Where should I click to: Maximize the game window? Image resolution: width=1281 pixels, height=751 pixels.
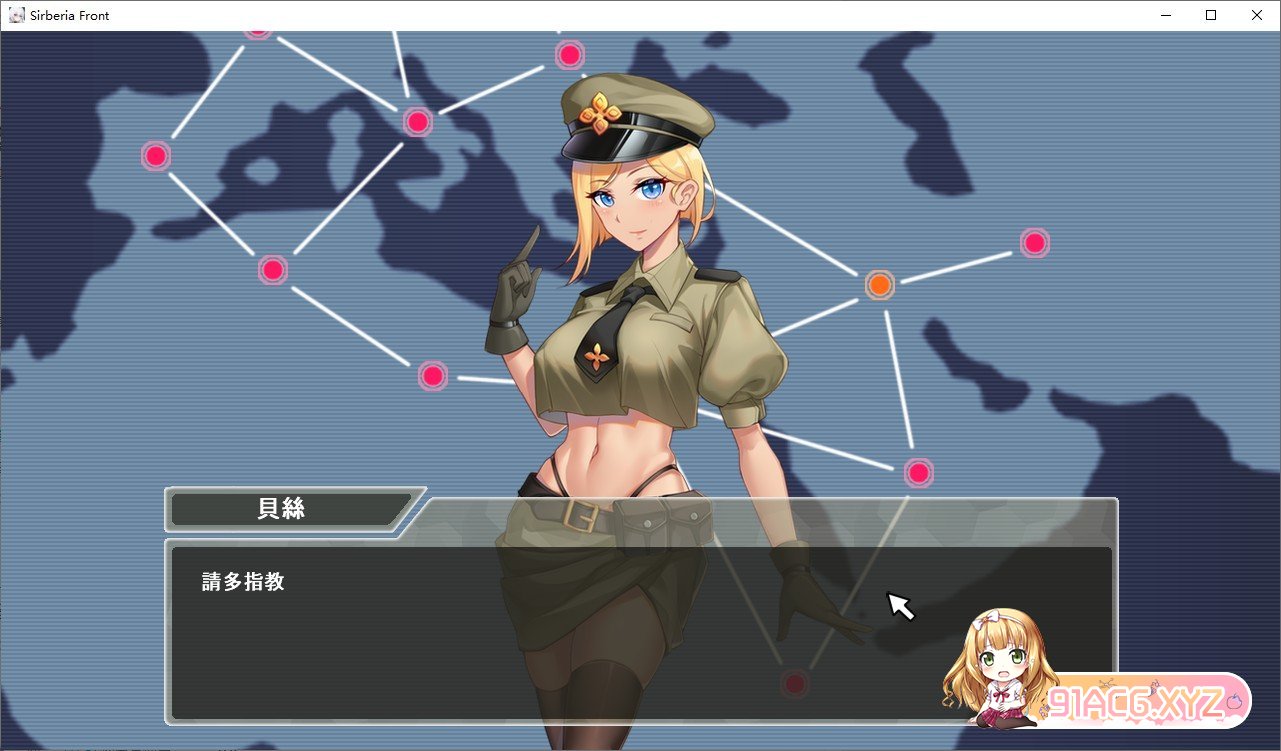coord(1211,15)
